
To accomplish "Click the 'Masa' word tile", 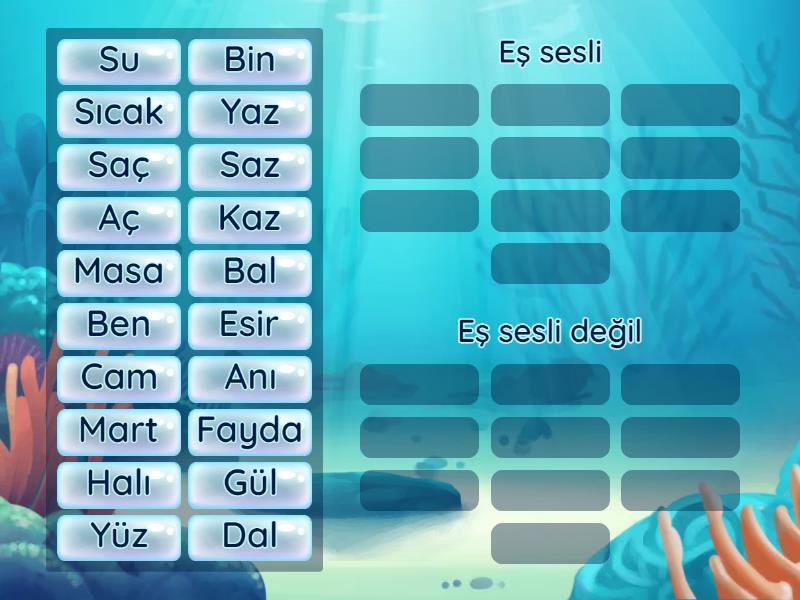I will click(x=119, y=273).
